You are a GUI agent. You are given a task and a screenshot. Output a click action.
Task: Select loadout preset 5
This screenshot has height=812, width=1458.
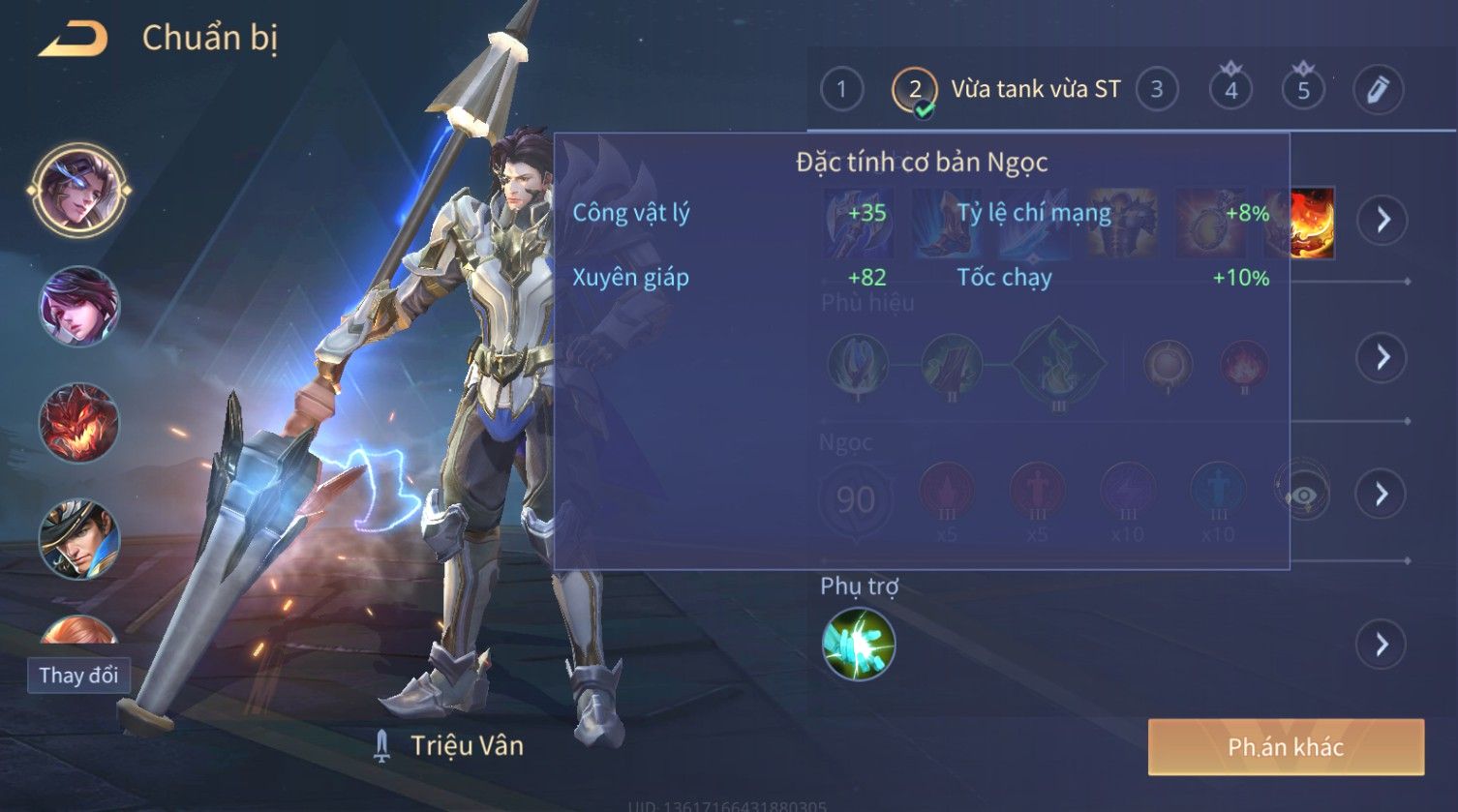[1303, 90]
